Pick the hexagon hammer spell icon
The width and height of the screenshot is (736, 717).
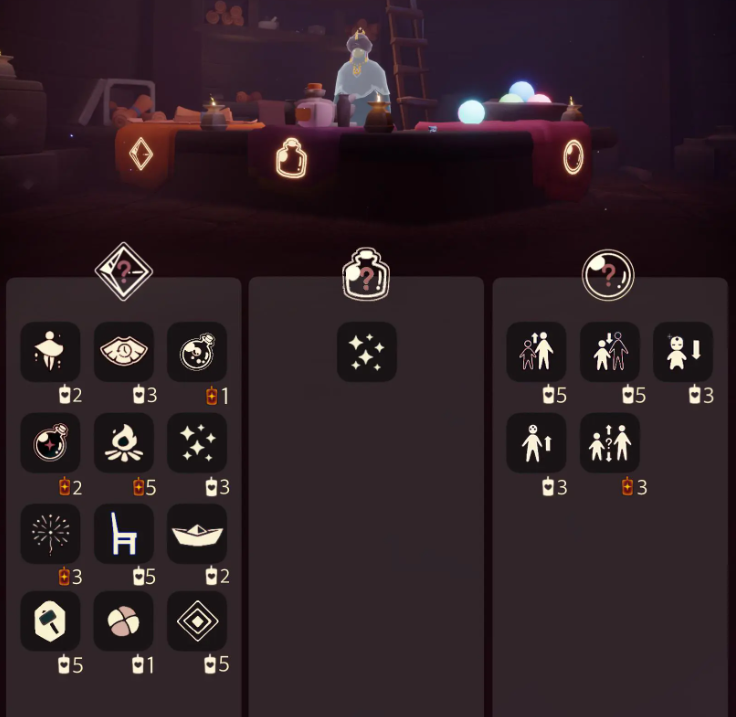pos(51,621)
